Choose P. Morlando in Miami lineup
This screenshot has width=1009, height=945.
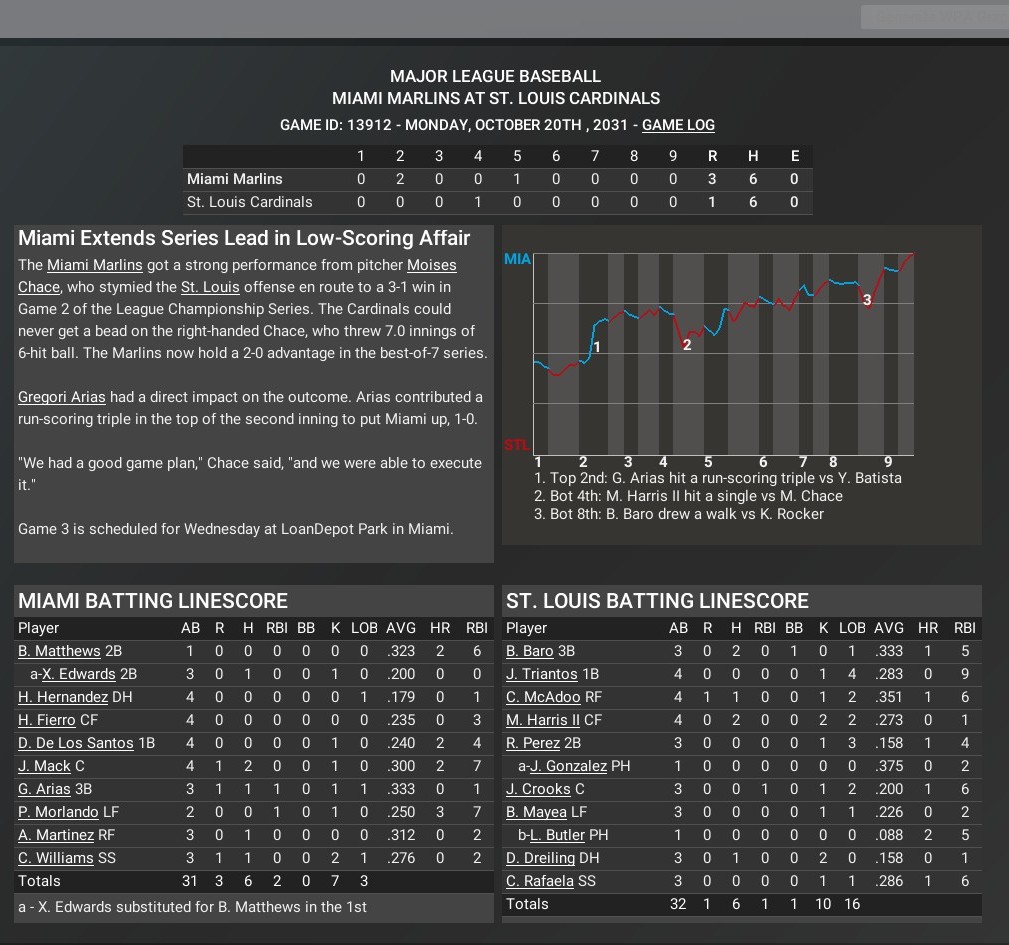click(58, 812)
